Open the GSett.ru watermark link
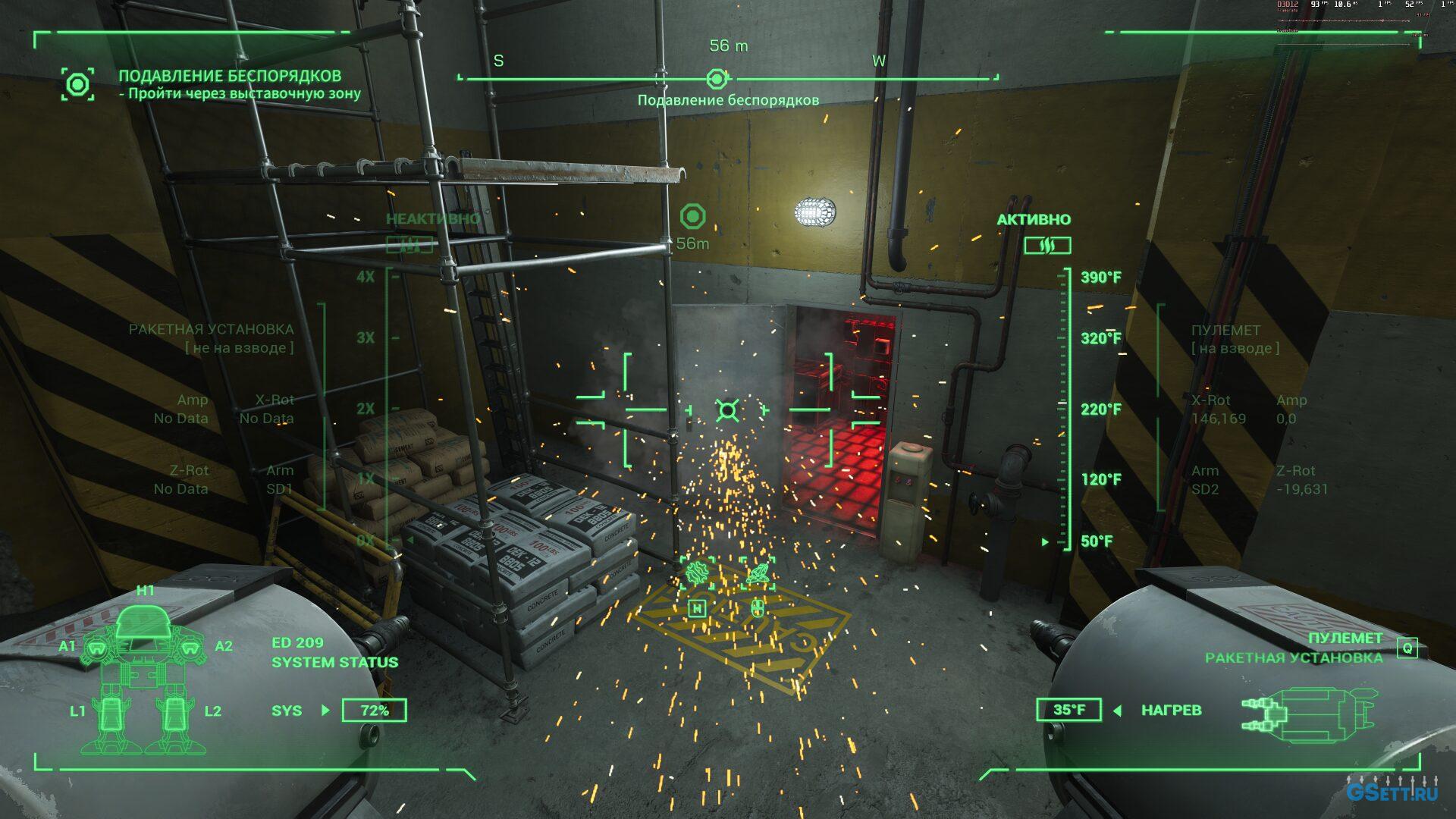 click(1392, 793)
